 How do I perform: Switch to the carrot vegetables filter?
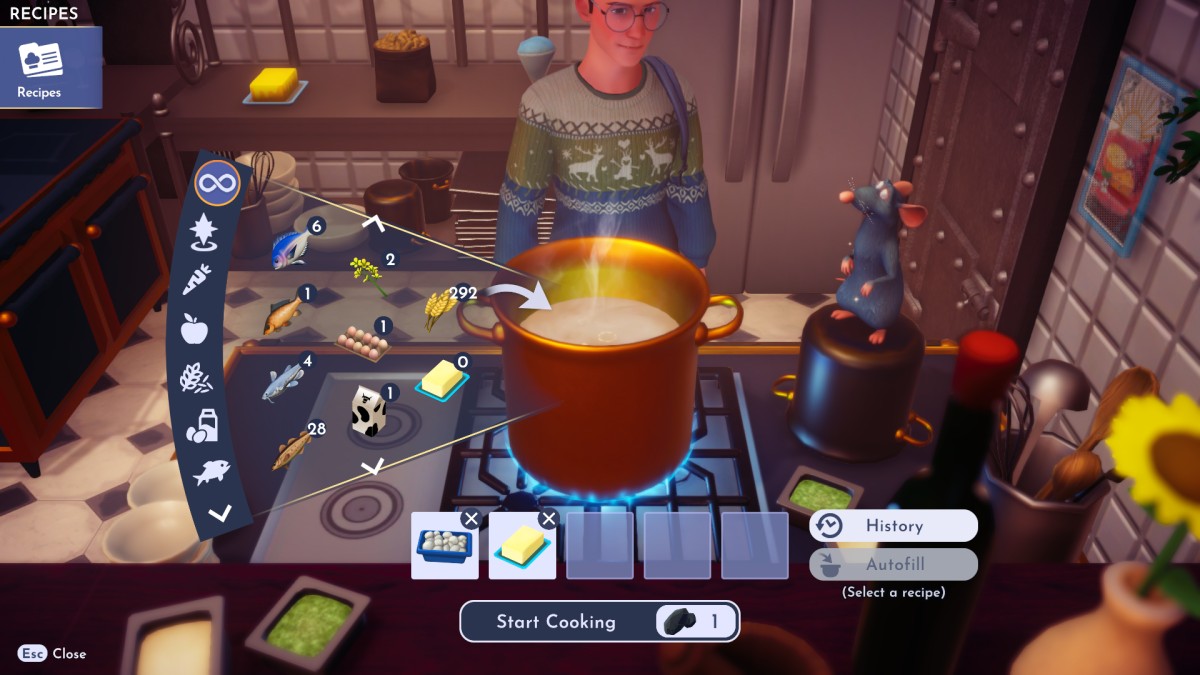coord(196,279)
